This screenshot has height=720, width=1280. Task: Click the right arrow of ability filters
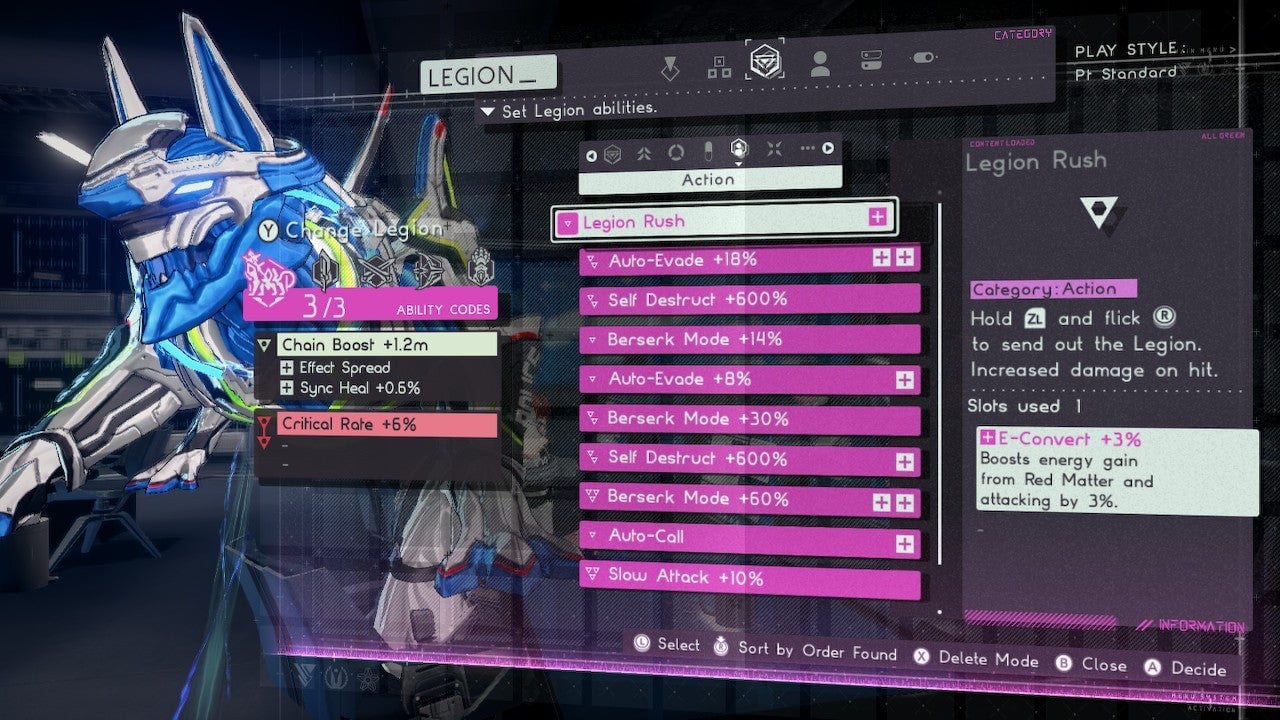coord(829,150)
